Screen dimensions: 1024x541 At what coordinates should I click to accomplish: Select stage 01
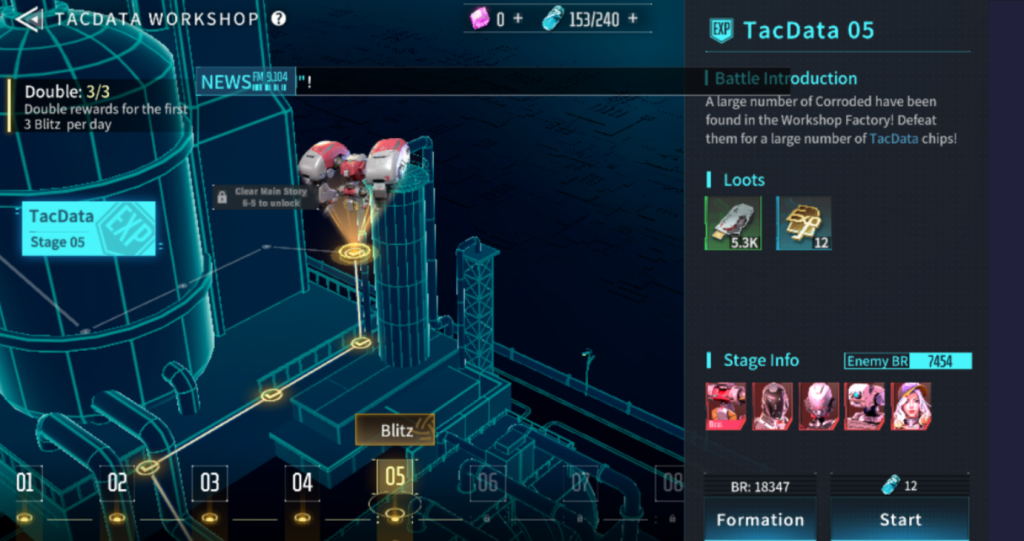click(x=25, y=484)
